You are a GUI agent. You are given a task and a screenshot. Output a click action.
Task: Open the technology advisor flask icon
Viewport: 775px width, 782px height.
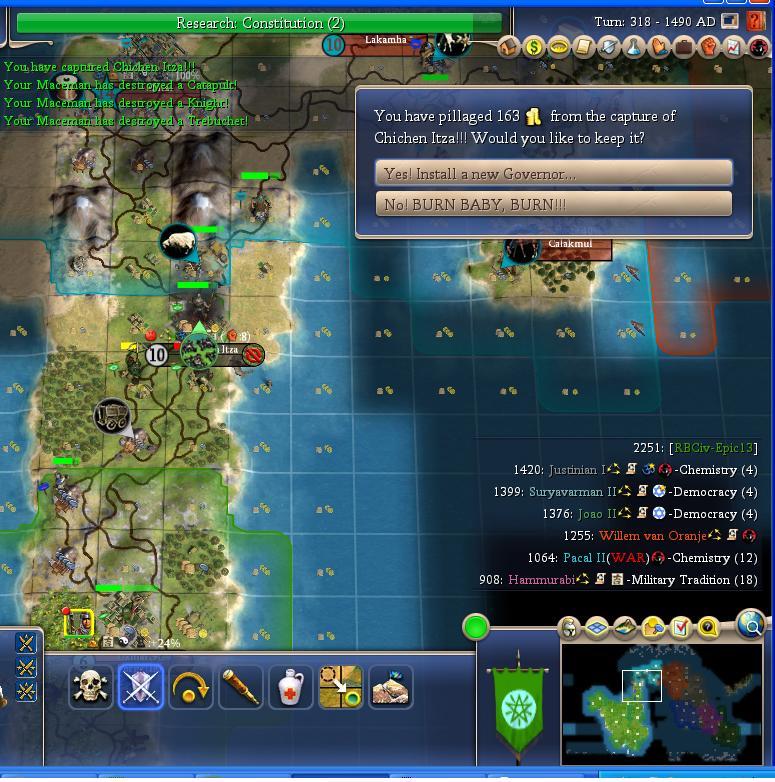pos(634,47)
